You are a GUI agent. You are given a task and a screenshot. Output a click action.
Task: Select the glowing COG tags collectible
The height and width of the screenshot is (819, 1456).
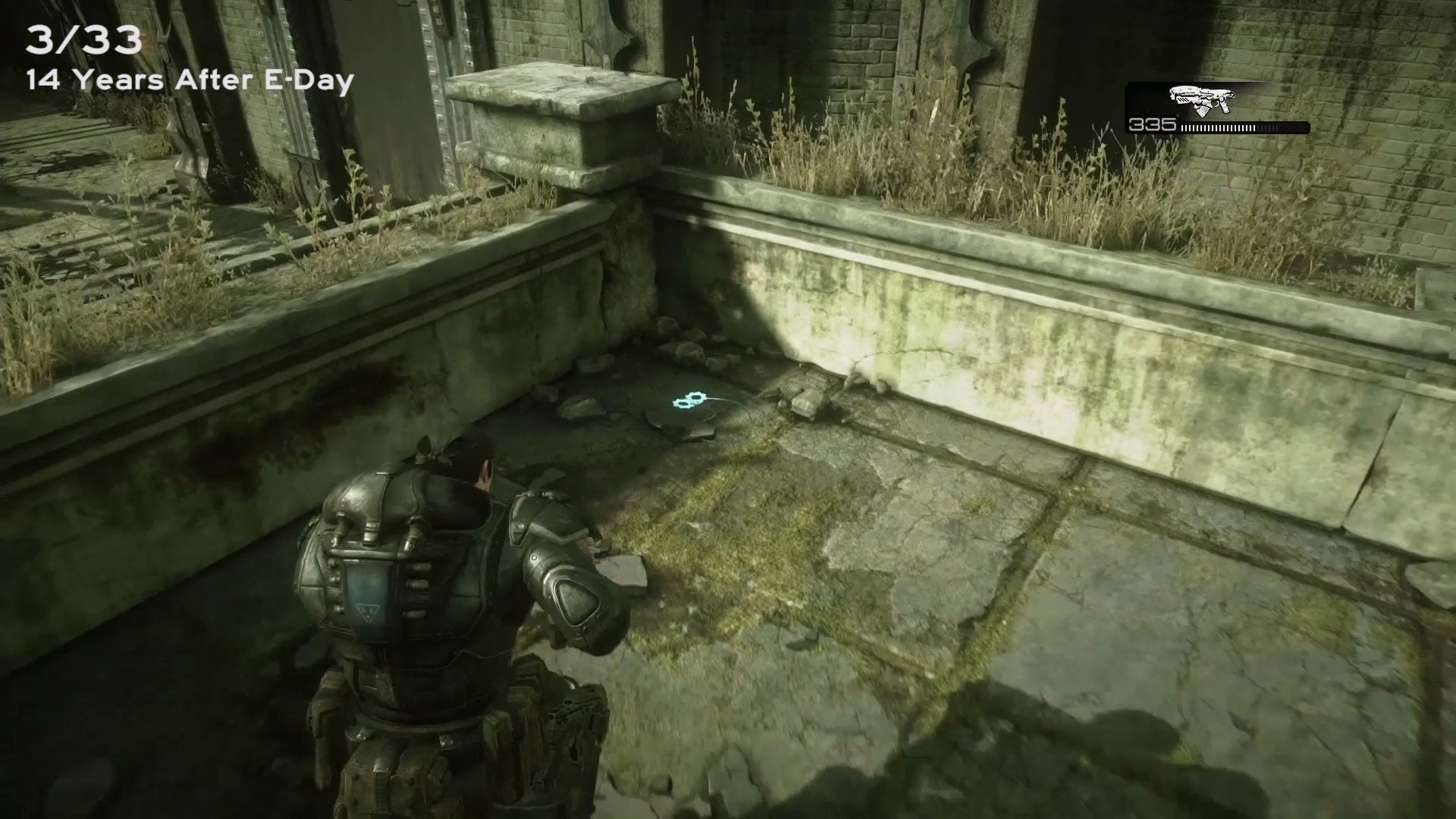[x=689, y=399]
